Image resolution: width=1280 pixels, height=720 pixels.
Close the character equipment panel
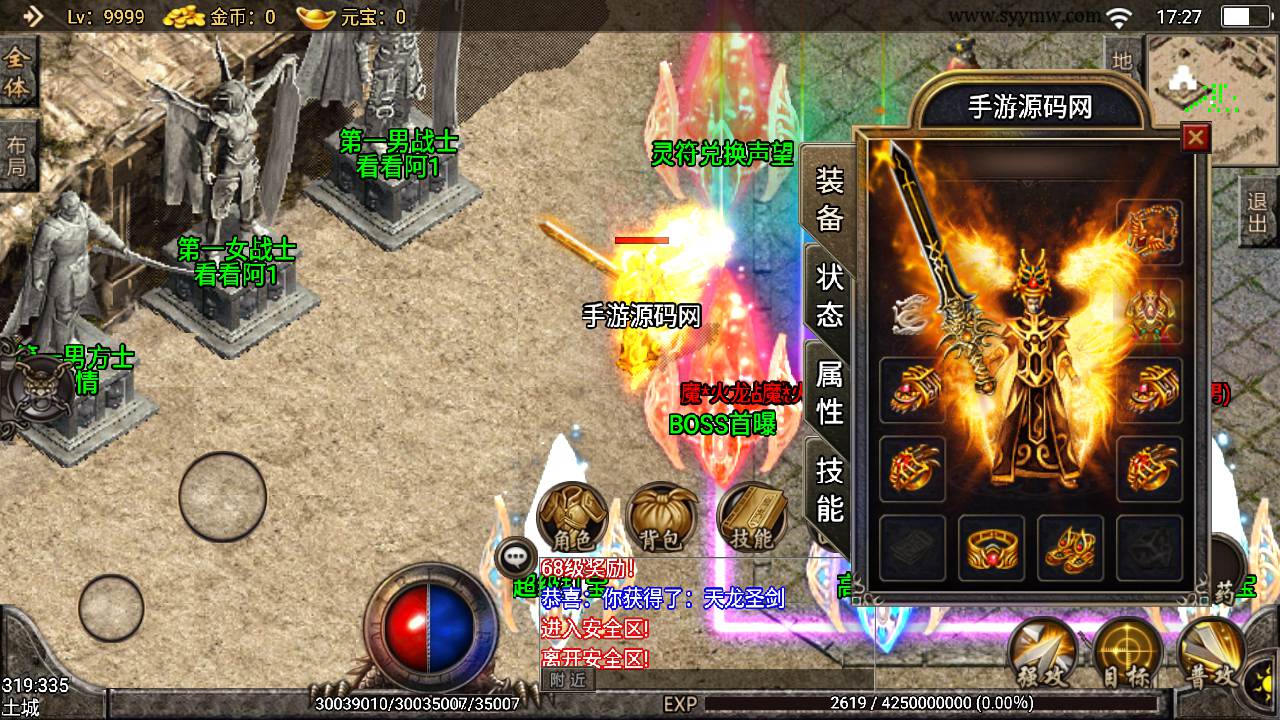coord(1195,137)
